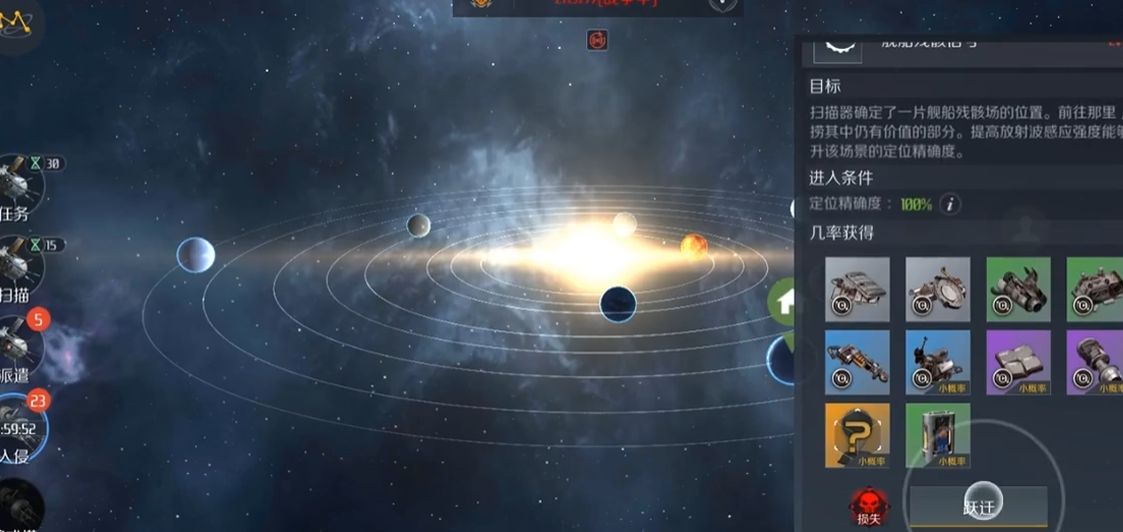Viewport: 1123px width, 532px height.
Task: Inspect the green-background cannon reward item
Action: click(x=1018, y=289)
